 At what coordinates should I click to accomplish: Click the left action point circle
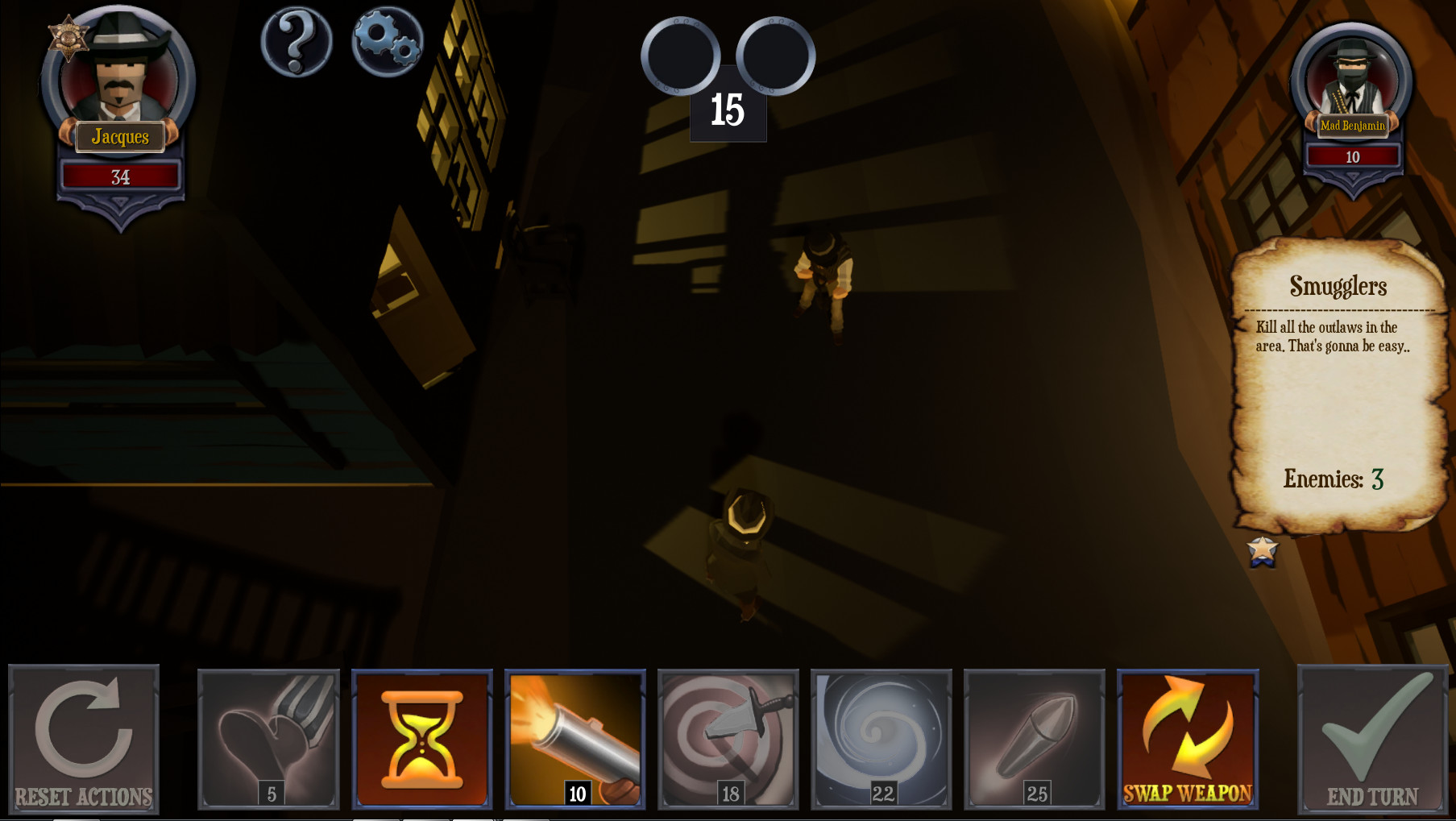pyautogui.click(x=679, y=56)
